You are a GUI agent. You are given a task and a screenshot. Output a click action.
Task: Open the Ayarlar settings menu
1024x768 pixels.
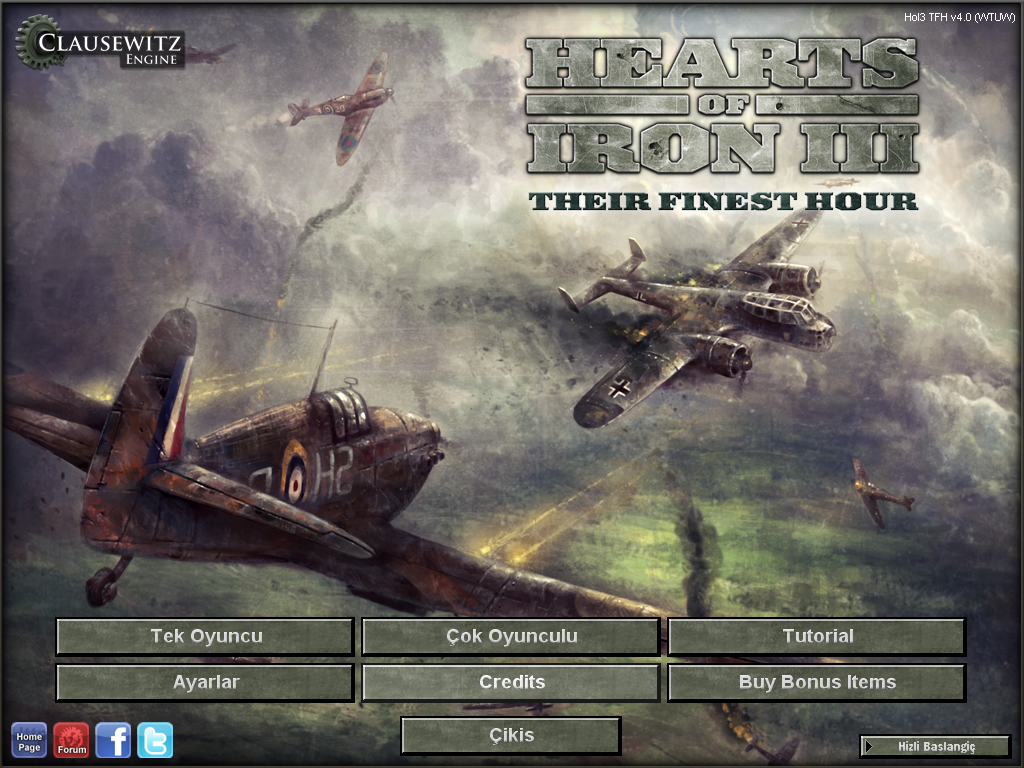(x=205, y=682)
